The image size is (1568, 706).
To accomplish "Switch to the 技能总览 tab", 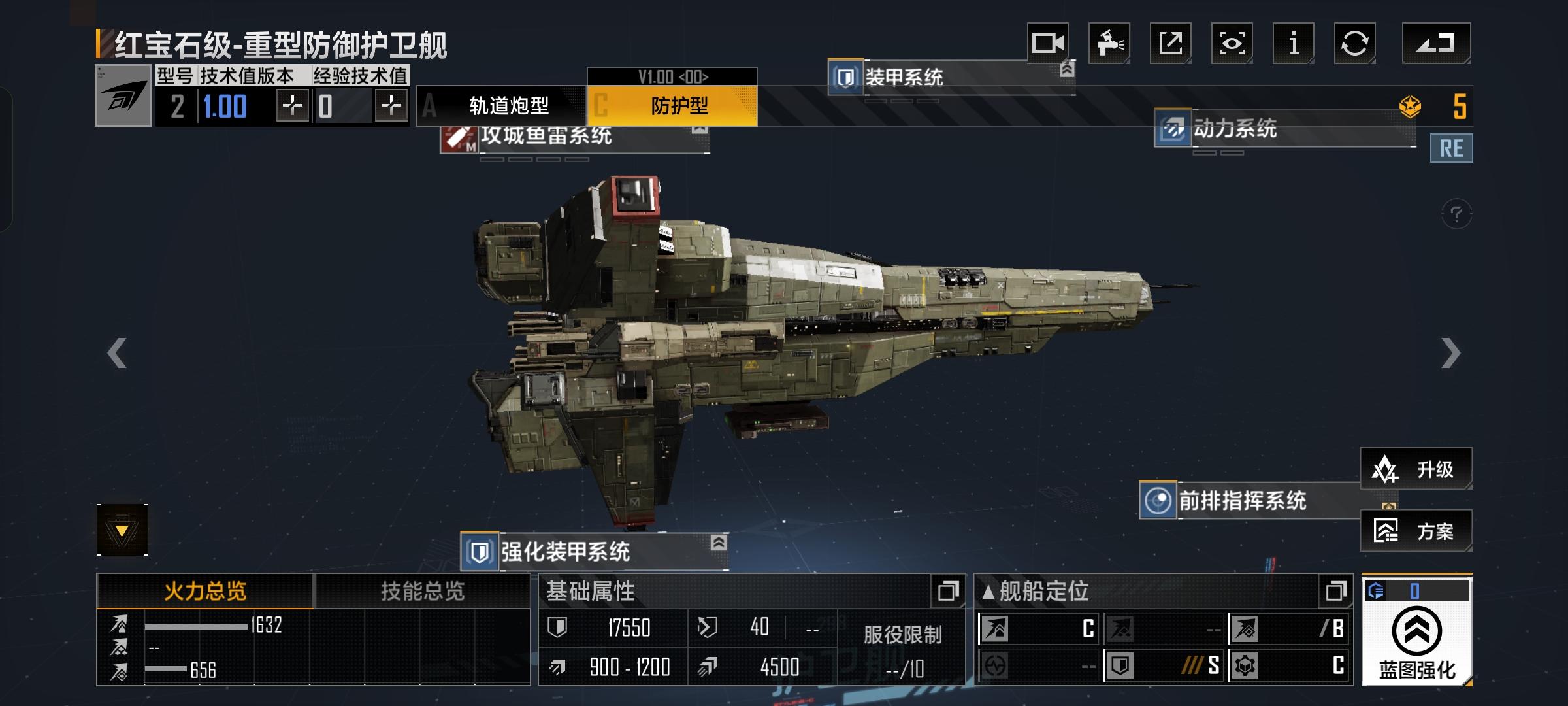I will point(422,591).
